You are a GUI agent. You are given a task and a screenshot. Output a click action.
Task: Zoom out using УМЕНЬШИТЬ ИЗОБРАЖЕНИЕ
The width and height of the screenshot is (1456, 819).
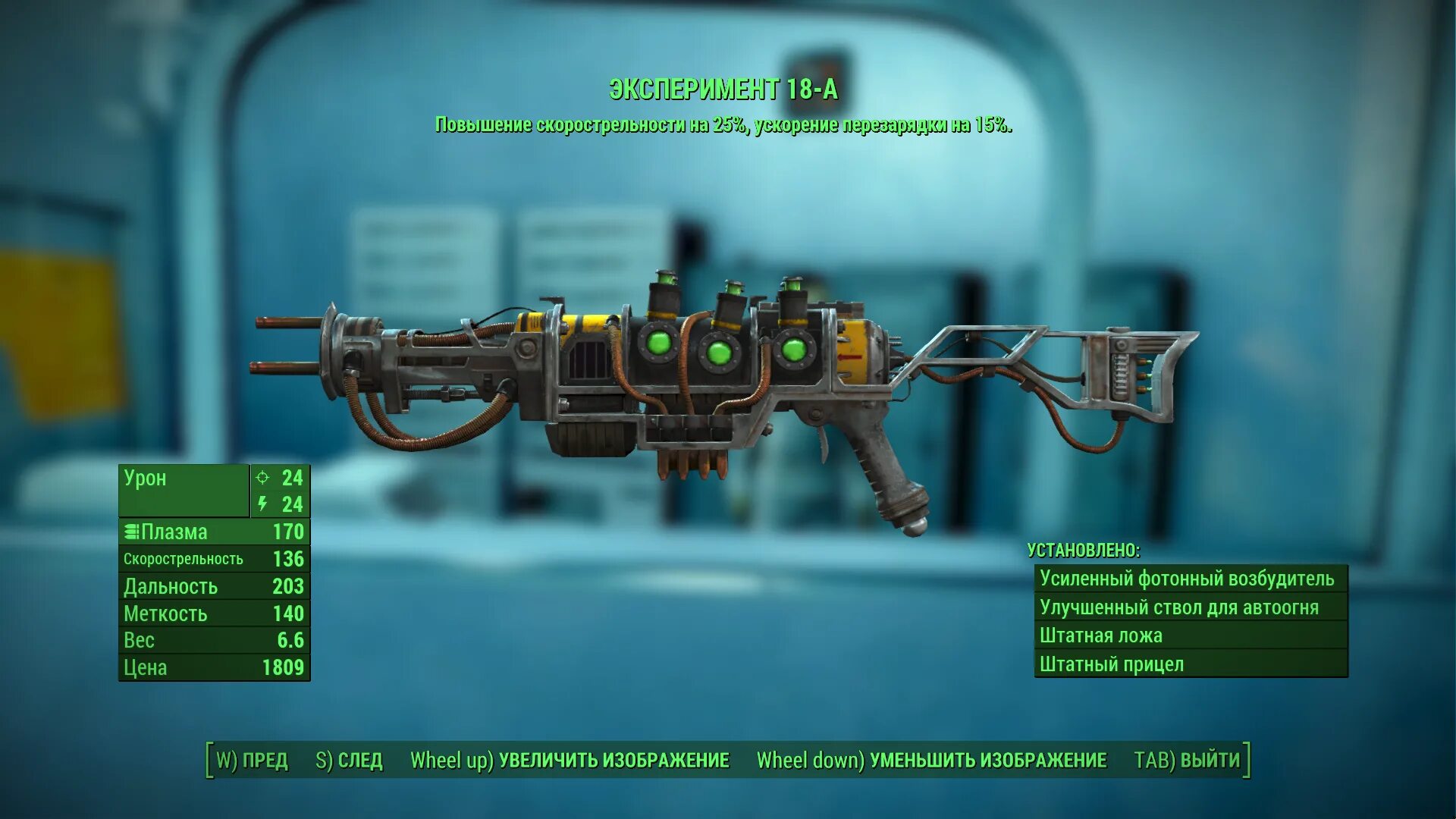931,760
